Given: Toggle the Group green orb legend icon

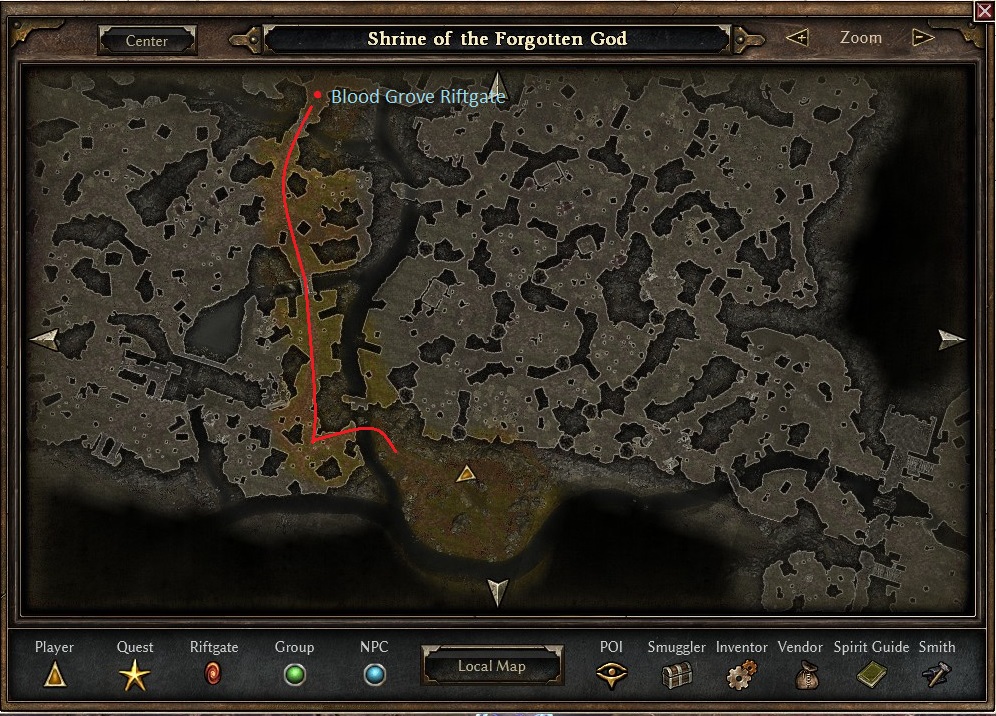Looking at the screenshot, I should pyautogui.click(x=294, y=675).
